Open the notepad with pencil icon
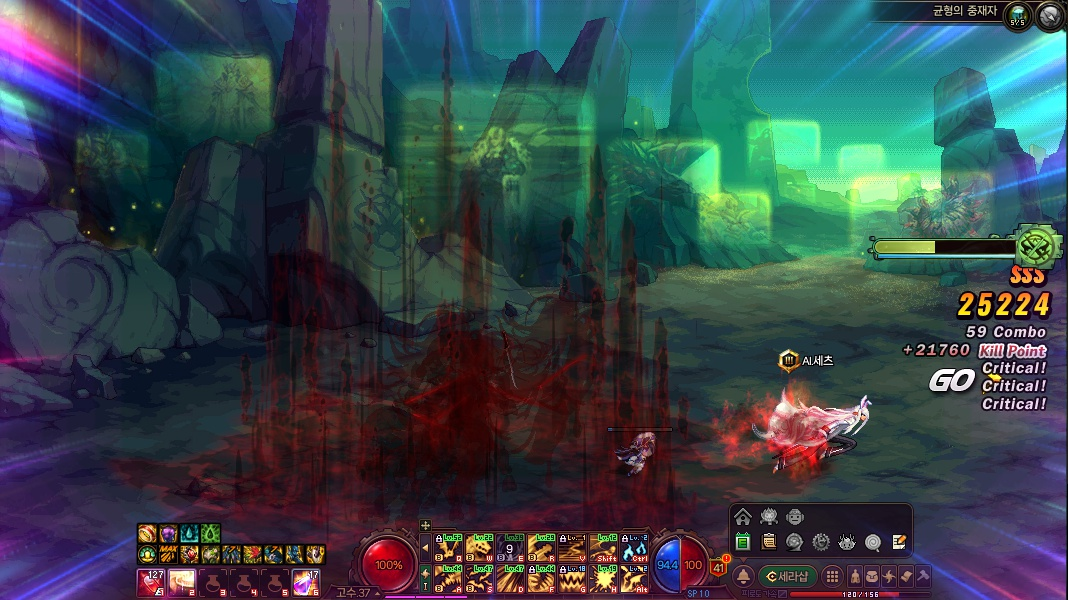Screen dimensions: 1068x600 tap(899, 542)
